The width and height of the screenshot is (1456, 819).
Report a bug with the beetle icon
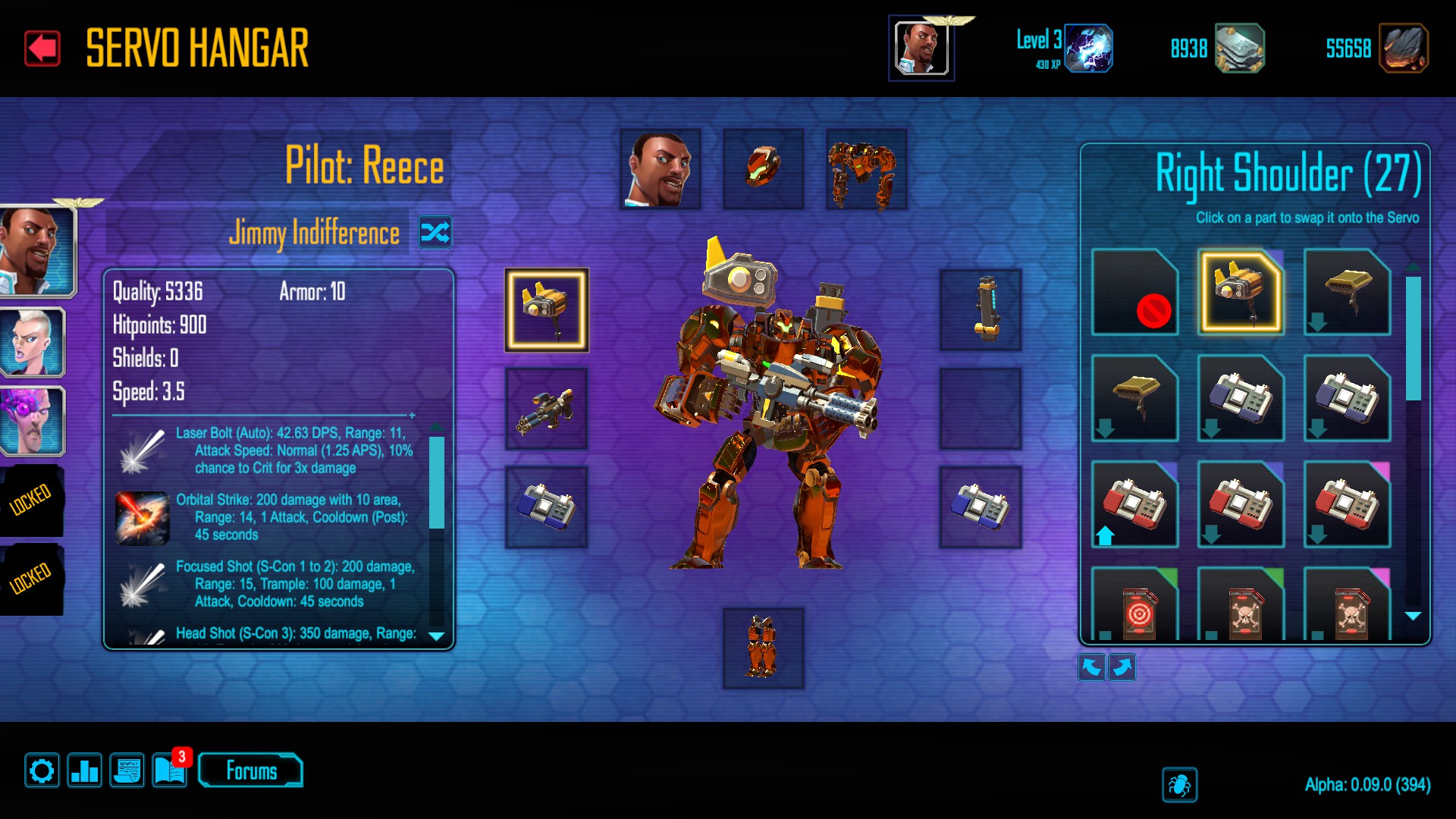pos(1179,785)
